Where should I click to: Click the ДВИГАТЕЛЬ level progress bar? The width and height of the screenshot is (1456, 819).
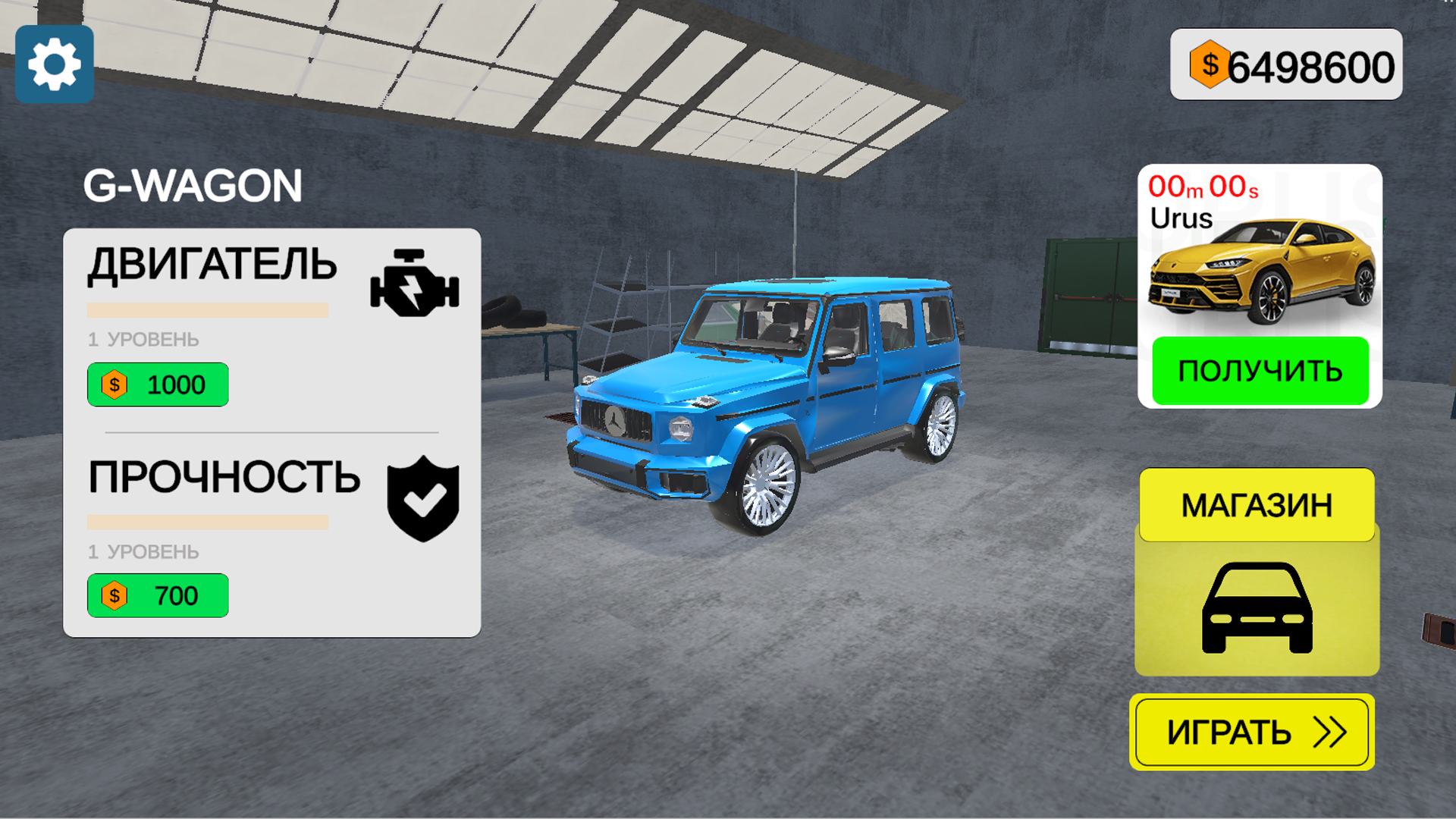pyautogui.click(x=209, y=309)
